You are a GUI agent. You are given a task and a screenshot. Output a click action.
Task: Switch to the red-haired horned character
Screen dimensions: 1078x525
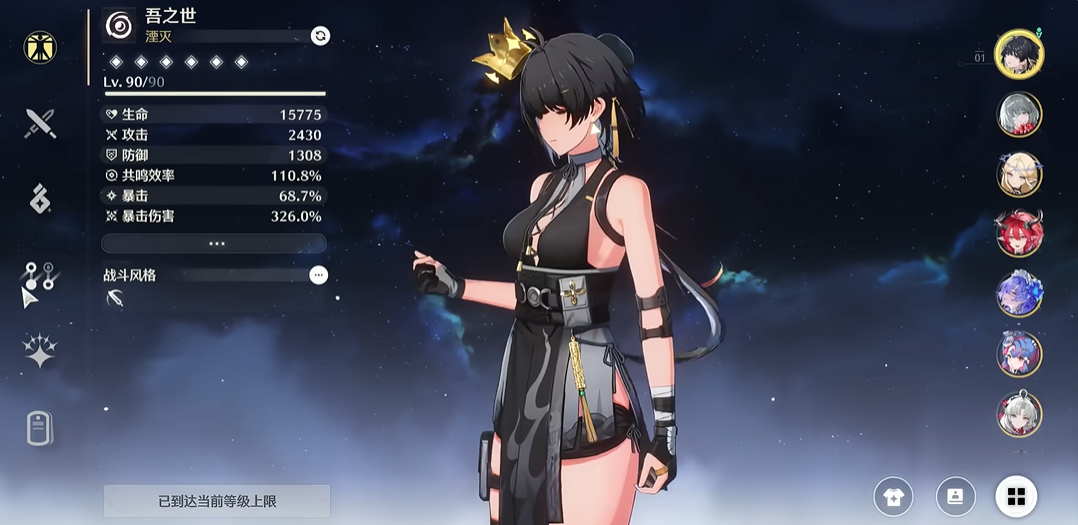(1019, 234)
